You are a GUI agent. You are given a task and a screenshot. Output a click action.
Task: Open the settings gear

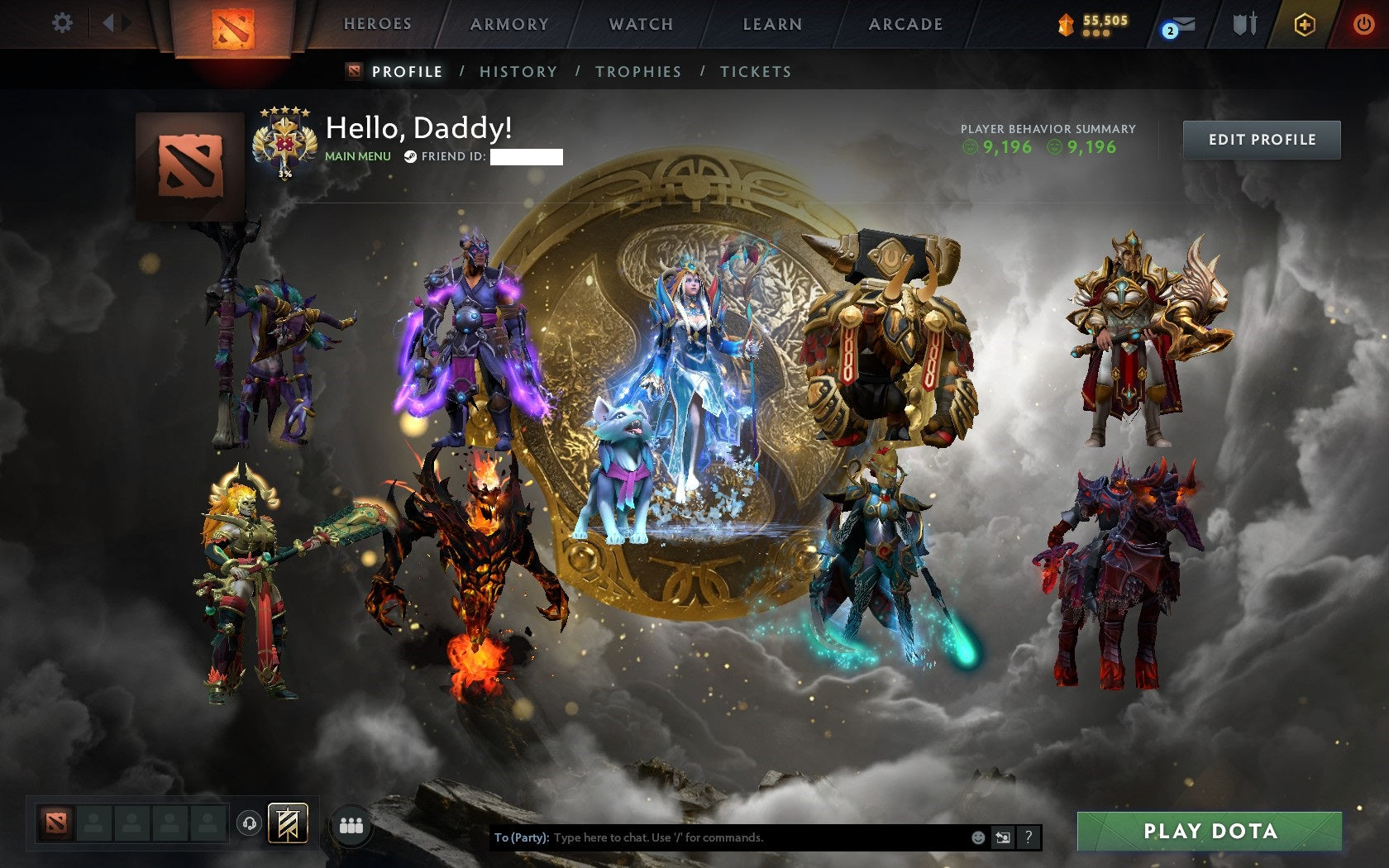coord(61,23)
